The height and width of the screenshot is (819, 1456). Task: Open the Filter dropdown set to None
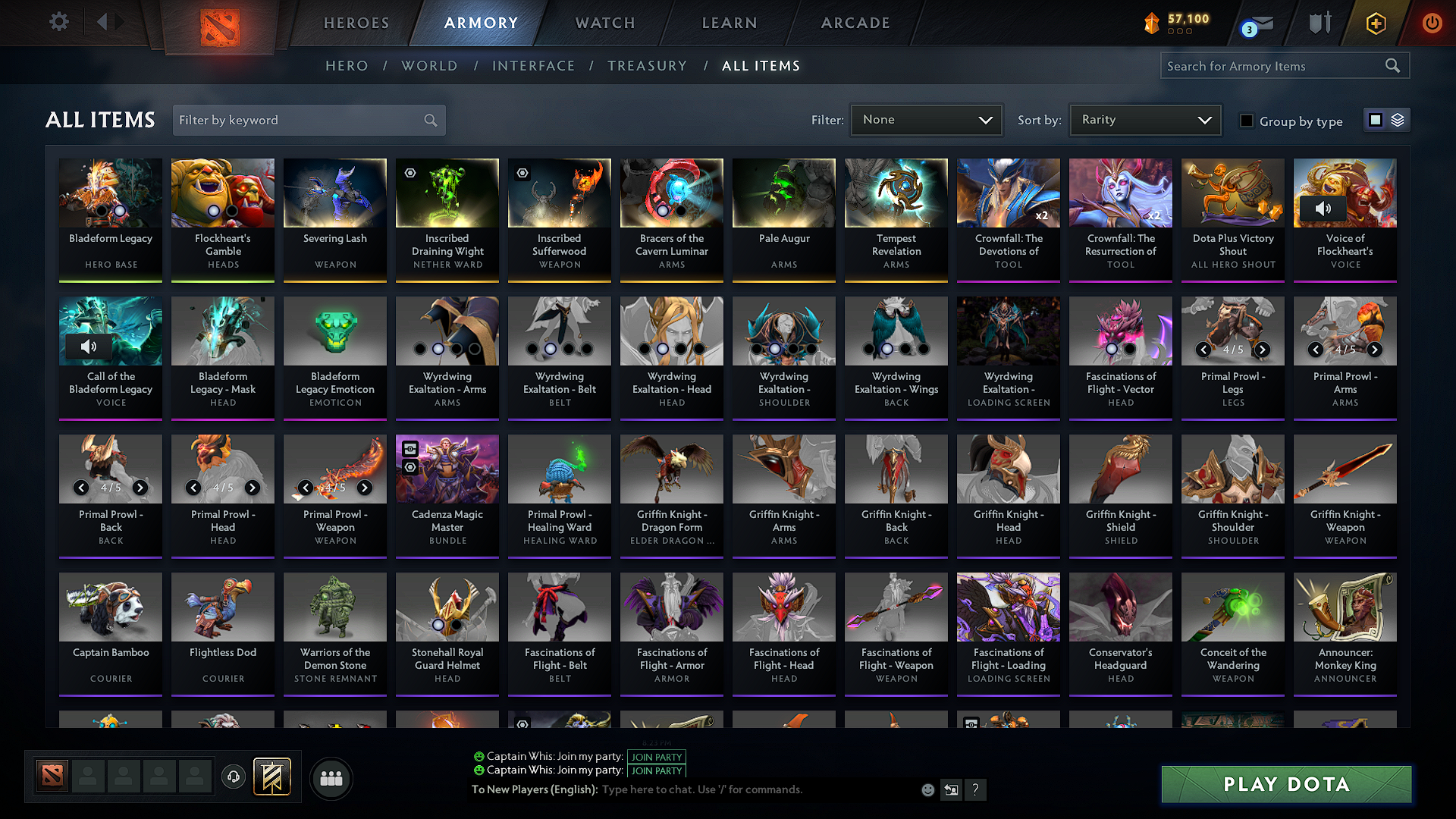[926, 120]
